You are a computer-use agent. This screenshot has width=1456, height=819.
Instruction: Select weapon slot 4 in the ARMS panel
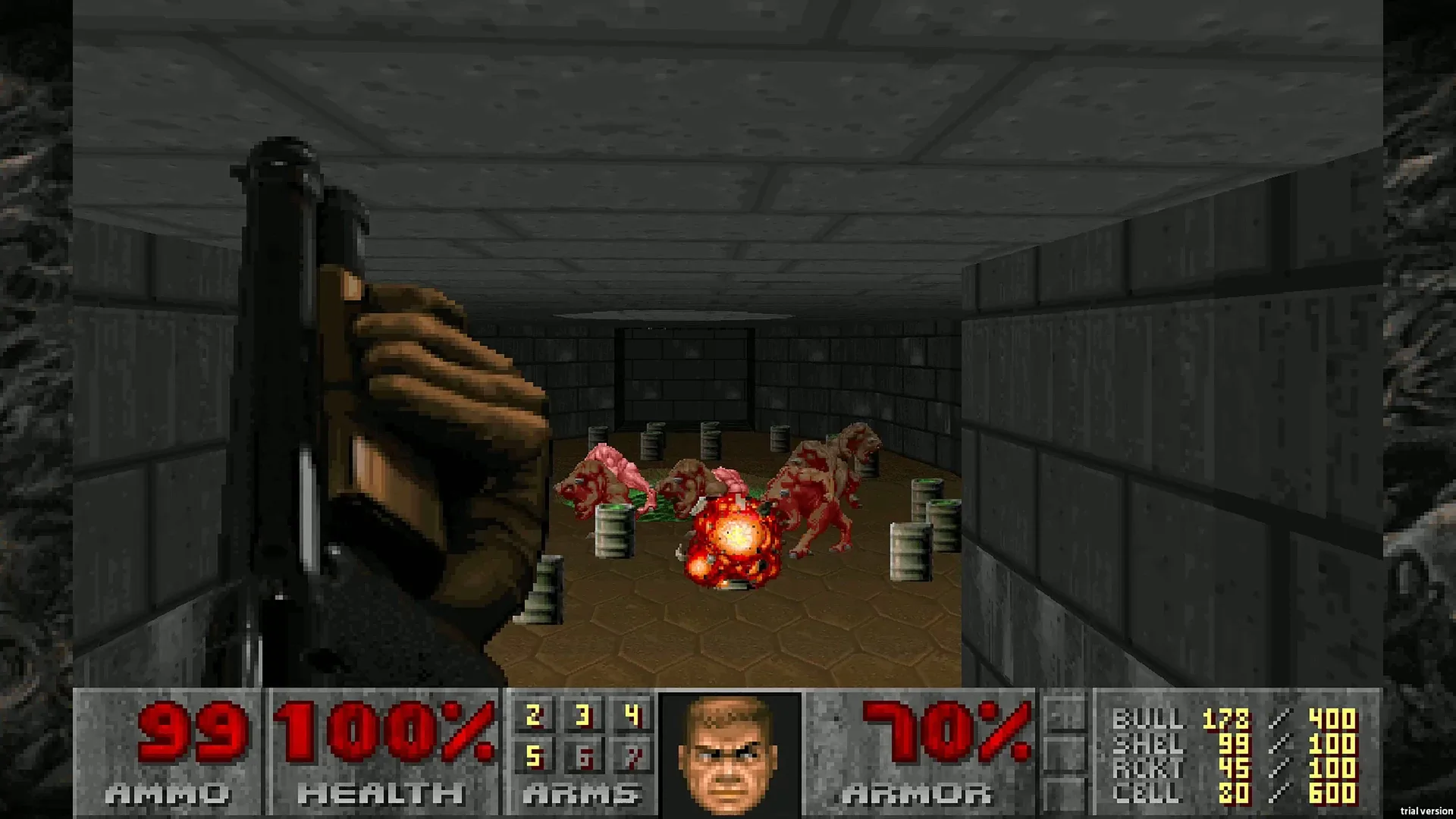[634, 714]
